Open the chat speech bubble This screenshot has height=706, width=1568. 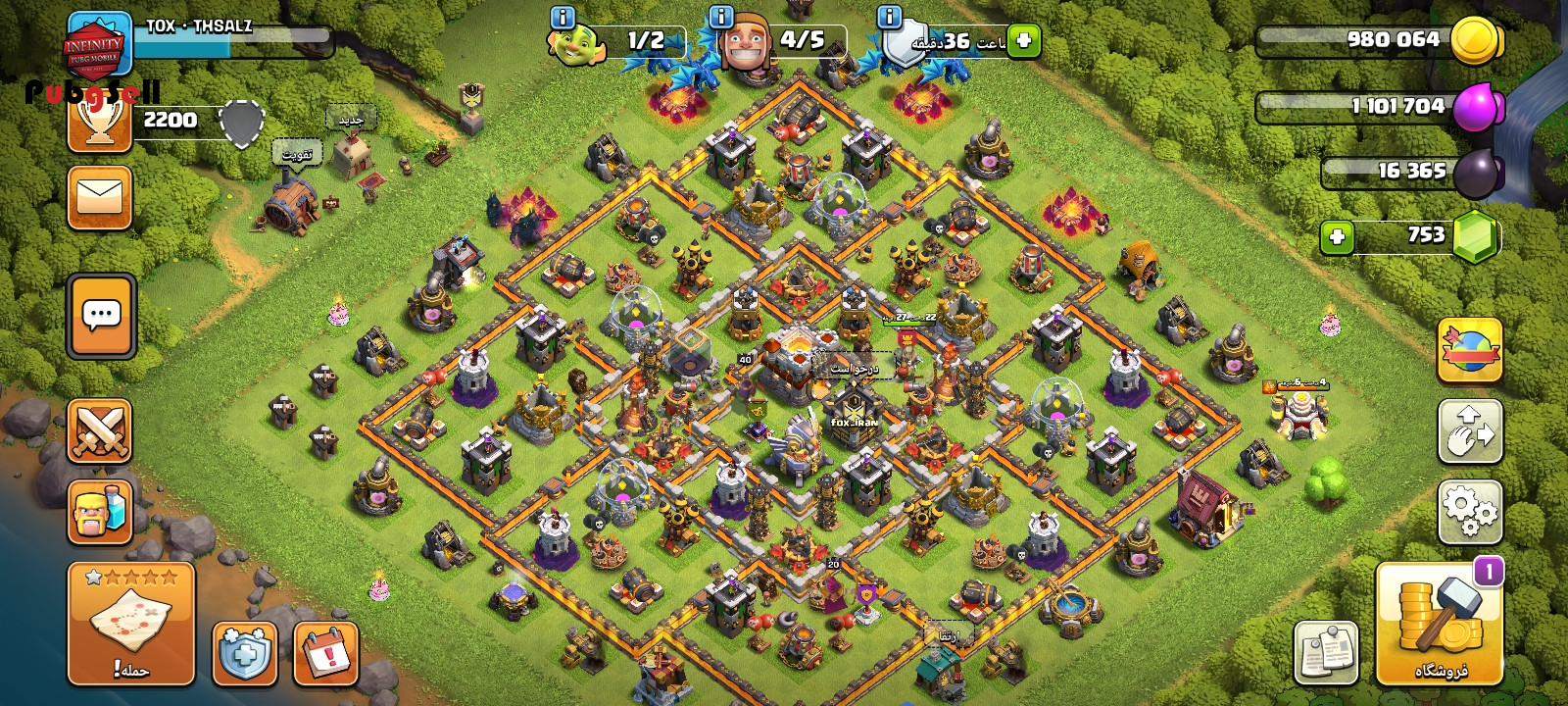[x=101, y=316]
